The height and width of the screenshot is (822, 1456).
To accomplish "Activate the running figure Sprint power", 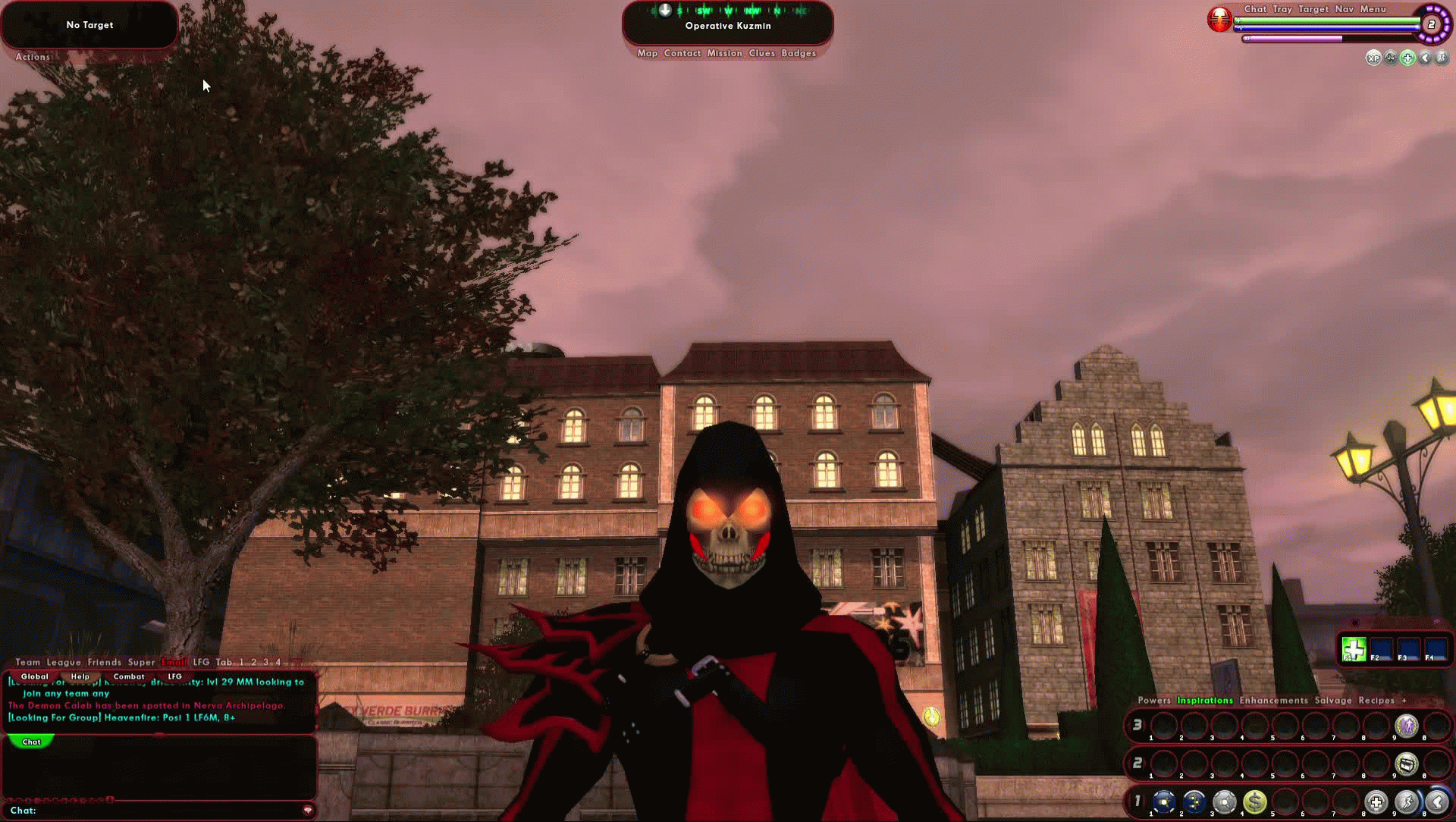I will point(1407,802).
